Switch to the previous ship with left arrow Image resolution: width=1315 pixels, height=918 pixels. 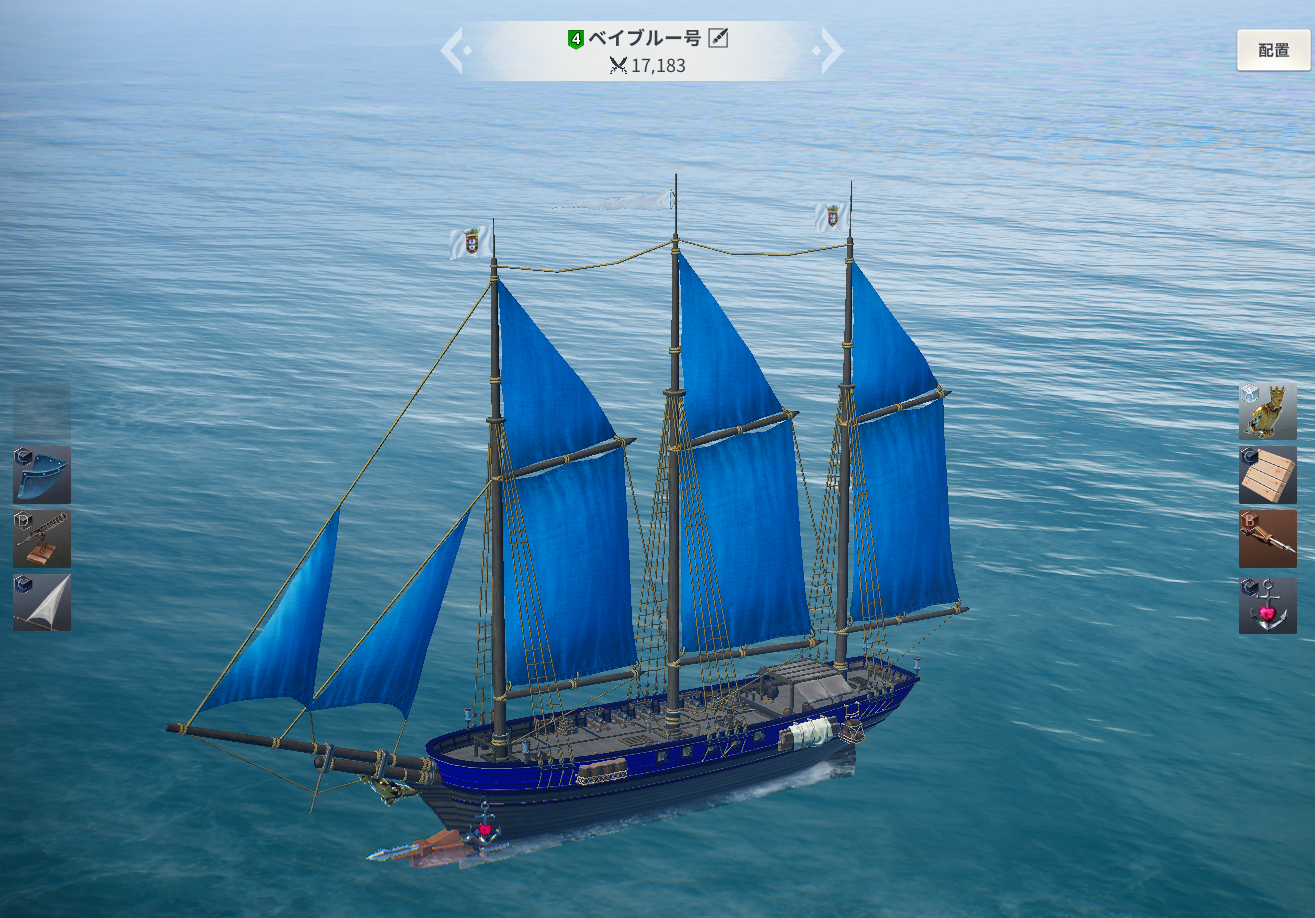coord(452,50)
